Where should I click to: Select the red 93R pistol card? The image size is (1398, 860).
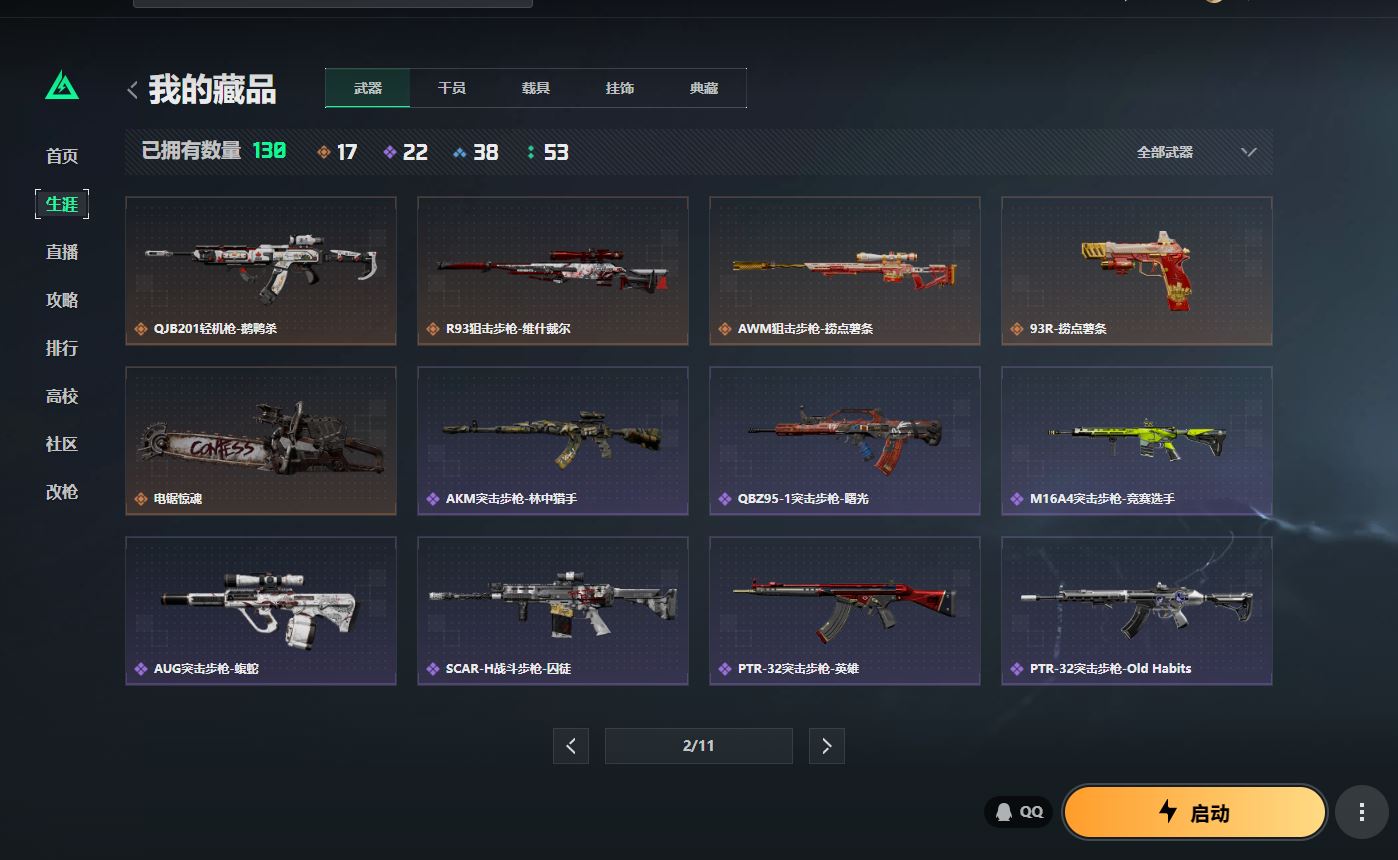(x=1137, y=271)
